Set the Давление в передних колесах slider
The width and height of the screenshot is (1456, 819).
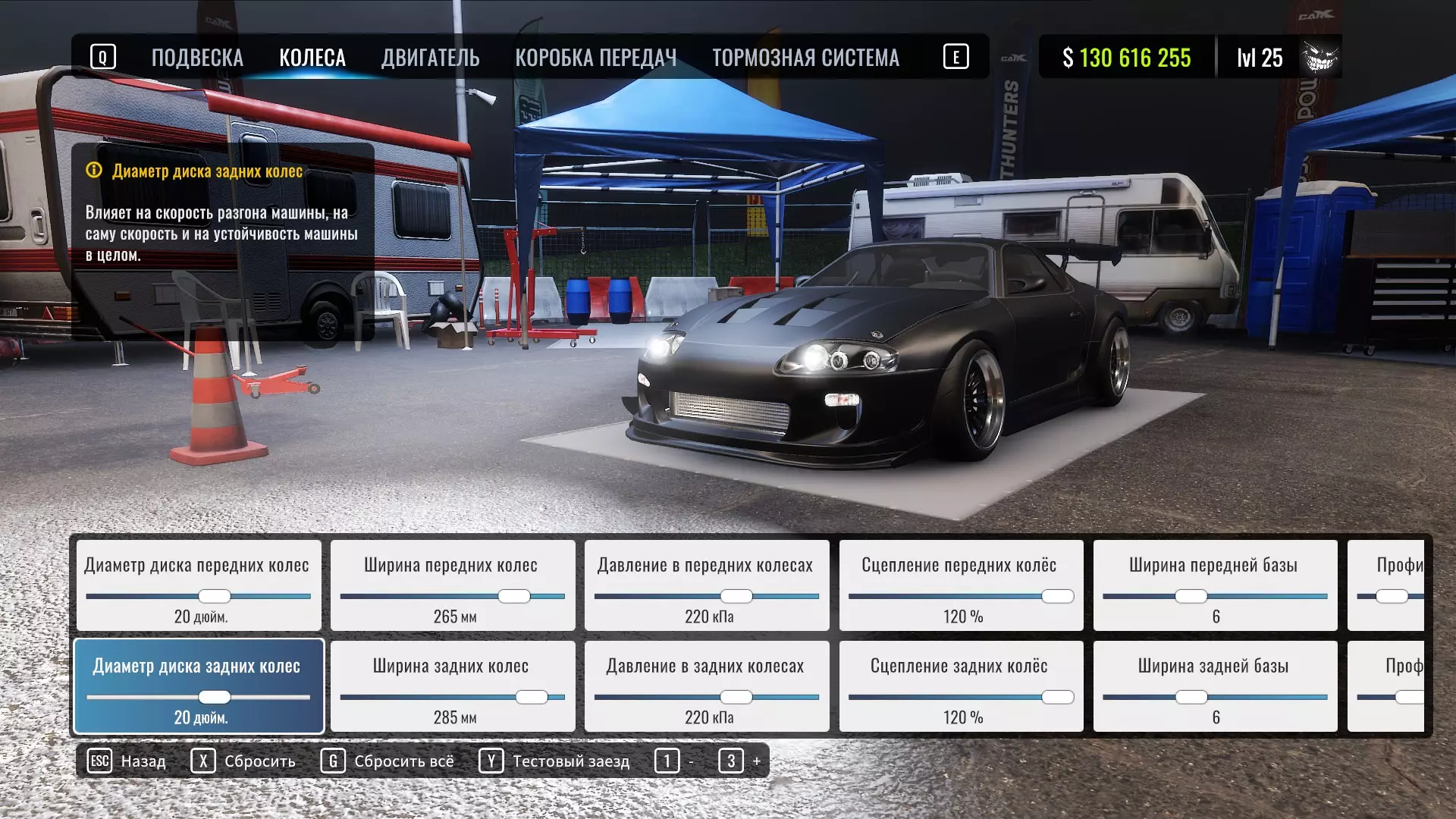click(x=736, y=597)
